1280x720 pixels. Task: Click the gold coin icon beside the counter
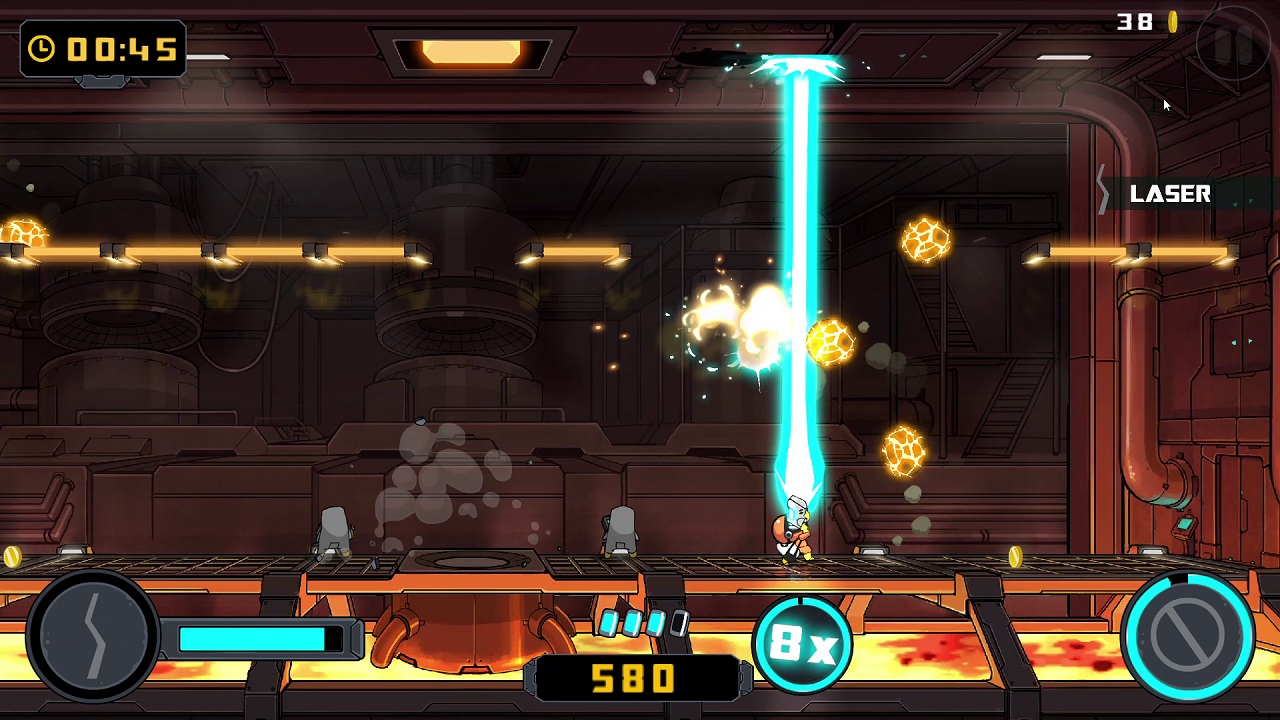(x=1172, y=21)
